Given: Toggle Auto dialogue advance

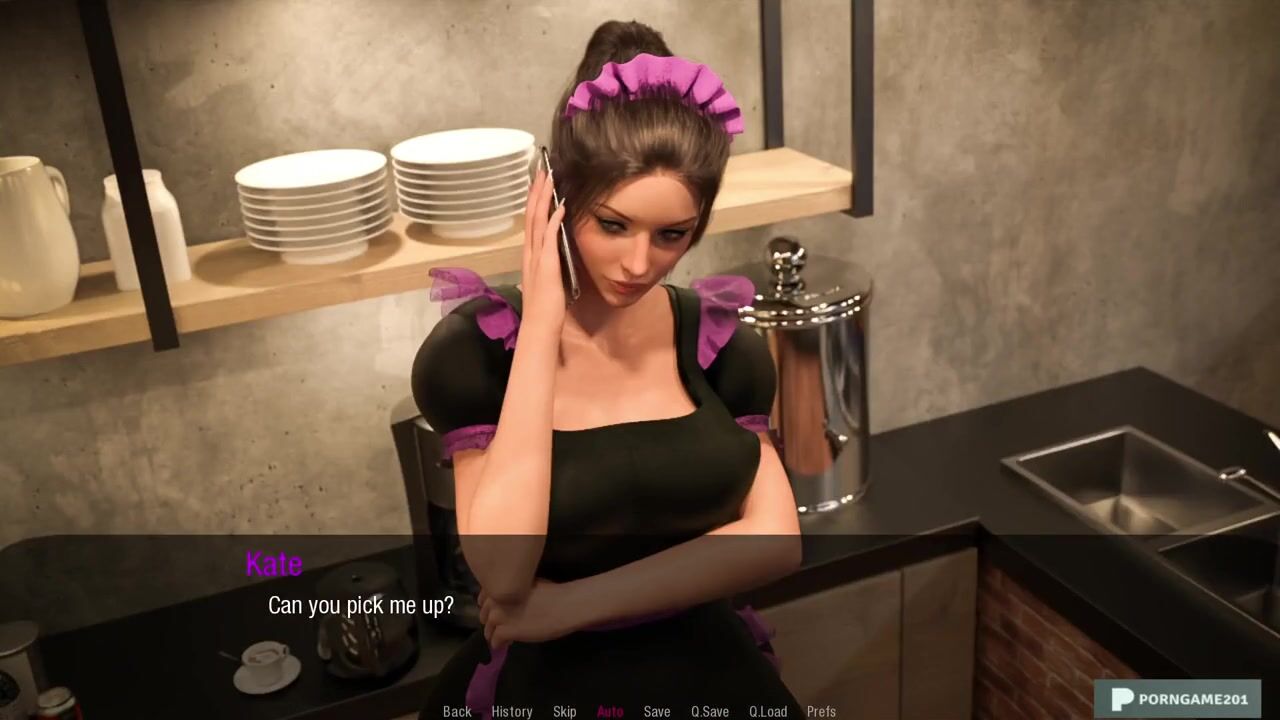Looking at the screenshot, I should [x=610, y=711].
